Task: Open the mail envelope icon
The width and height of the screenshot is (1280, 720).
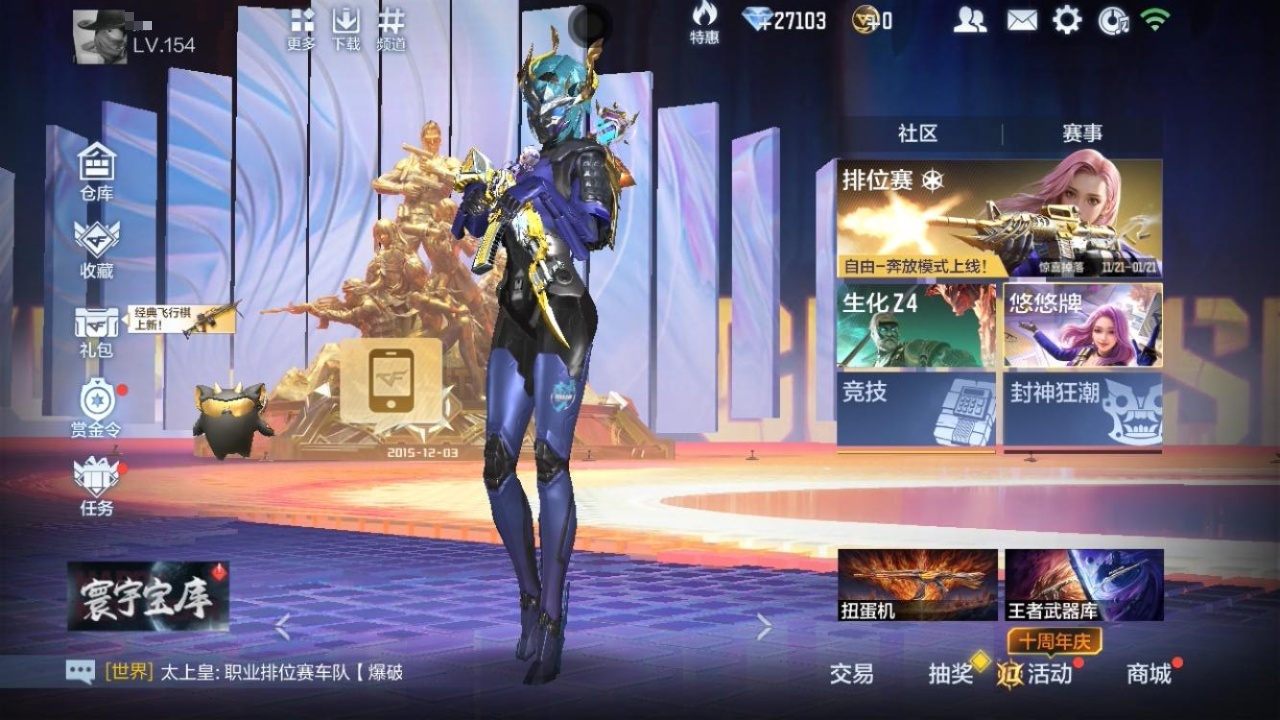Action: click(1021, 20)
